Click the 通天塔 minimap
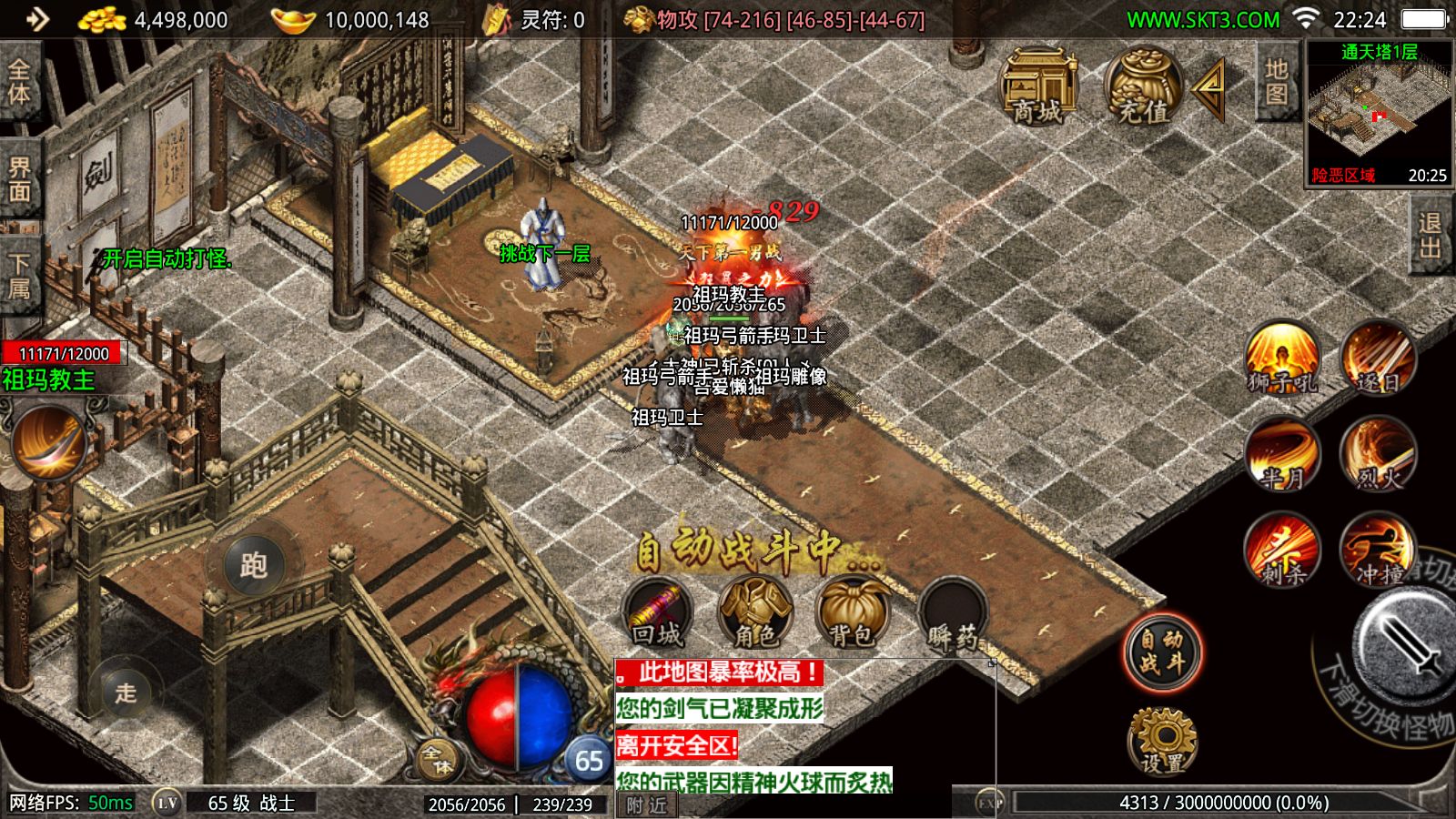Viewport: 1456px width, 819px height. point(1379,114)
